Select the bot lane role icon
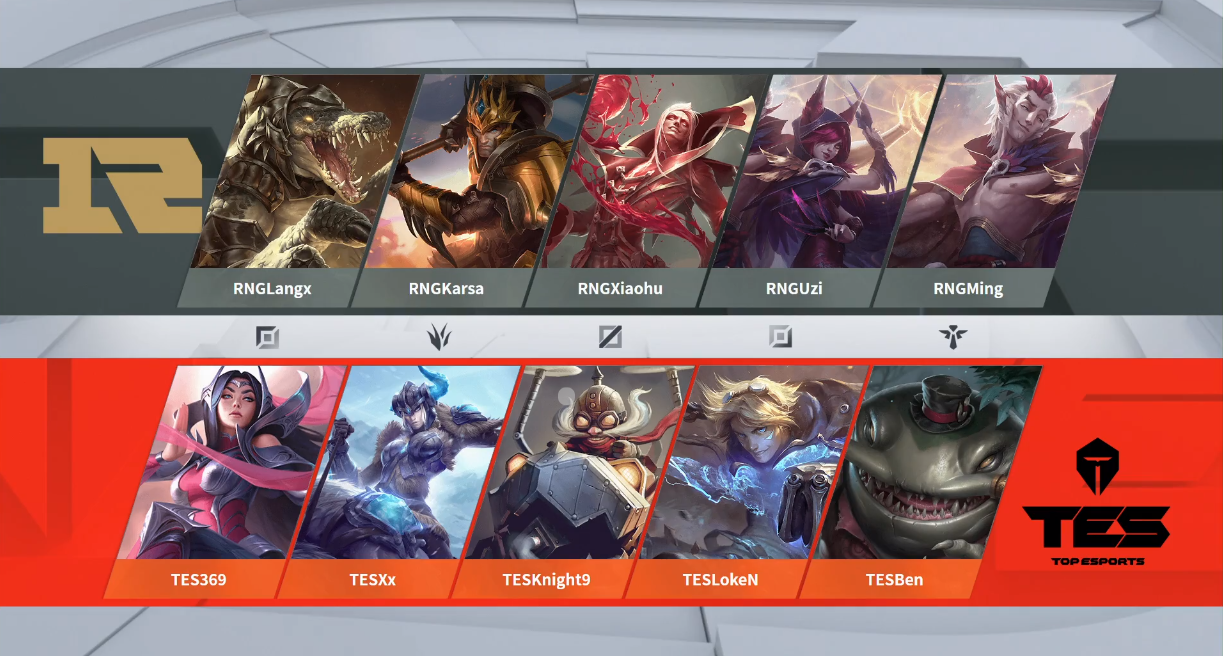1223x656 pixels. pyautogui.click(x=781, y=337)
